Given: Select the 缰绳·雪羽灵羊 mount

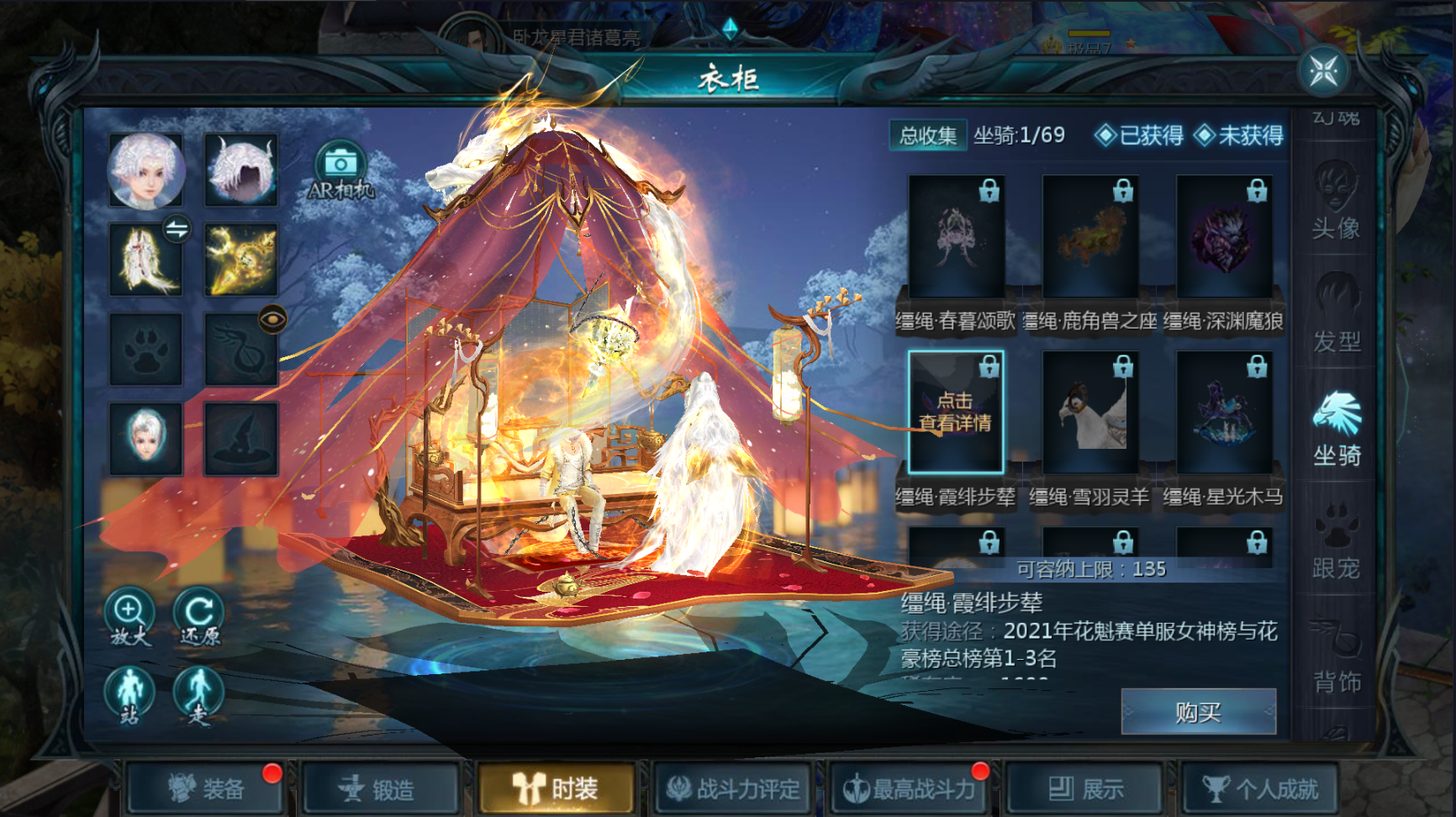Looking at the screenshot, I should point(1090,414).
